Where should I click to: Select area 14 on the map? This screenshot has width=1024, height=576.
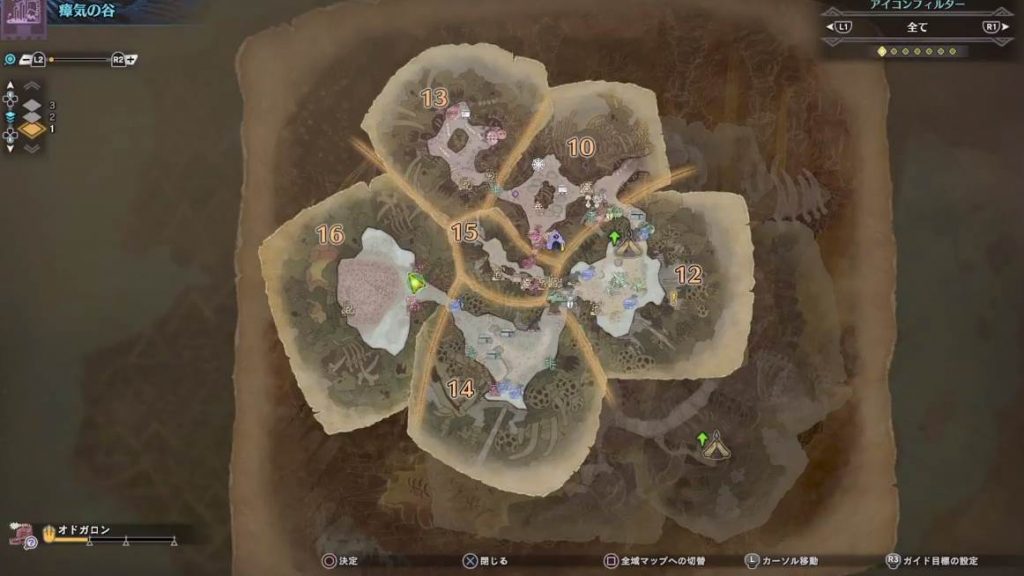click(461, 389)
